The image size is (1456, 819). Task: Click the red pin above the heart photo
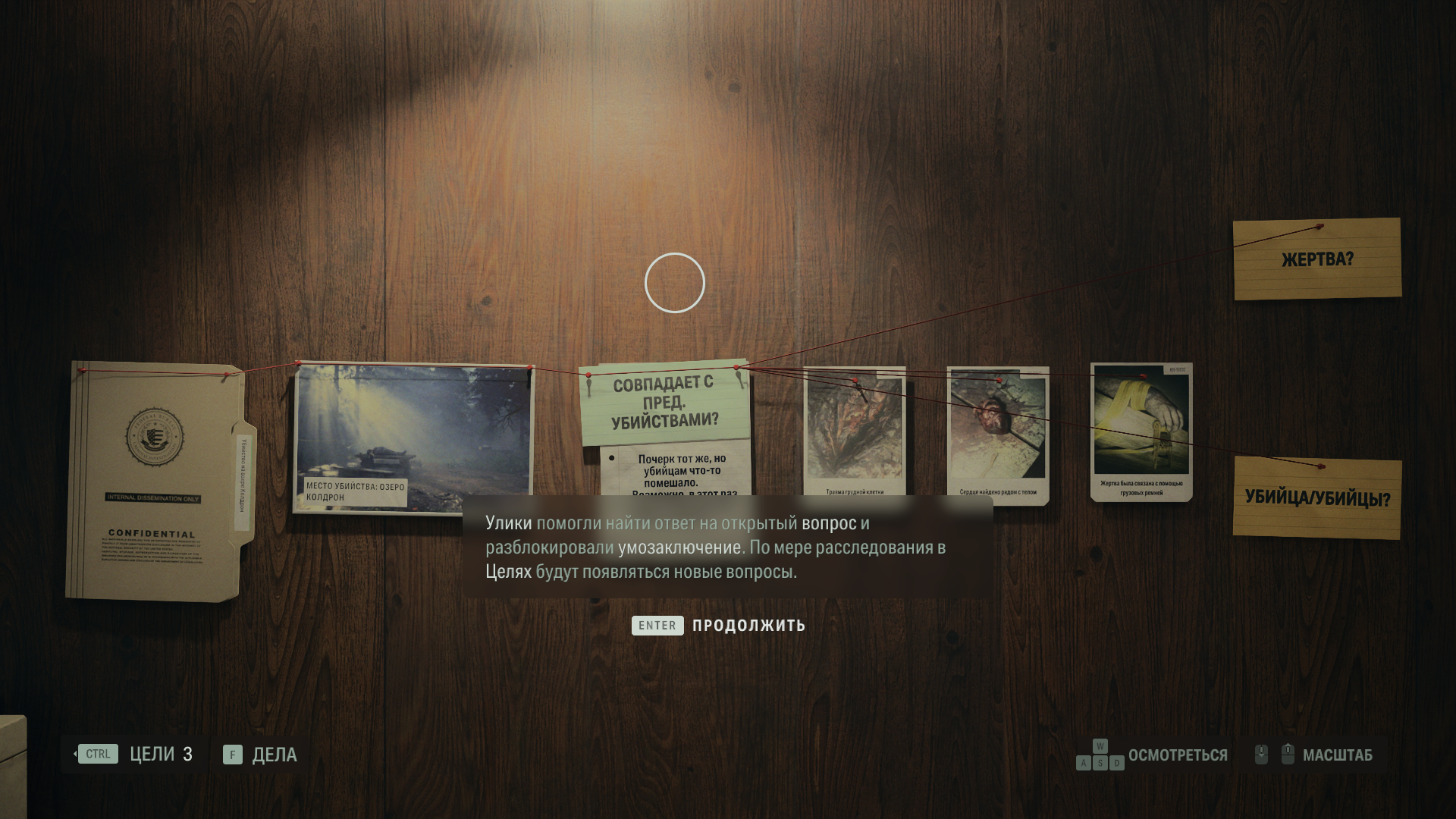[x=999, y=381]
